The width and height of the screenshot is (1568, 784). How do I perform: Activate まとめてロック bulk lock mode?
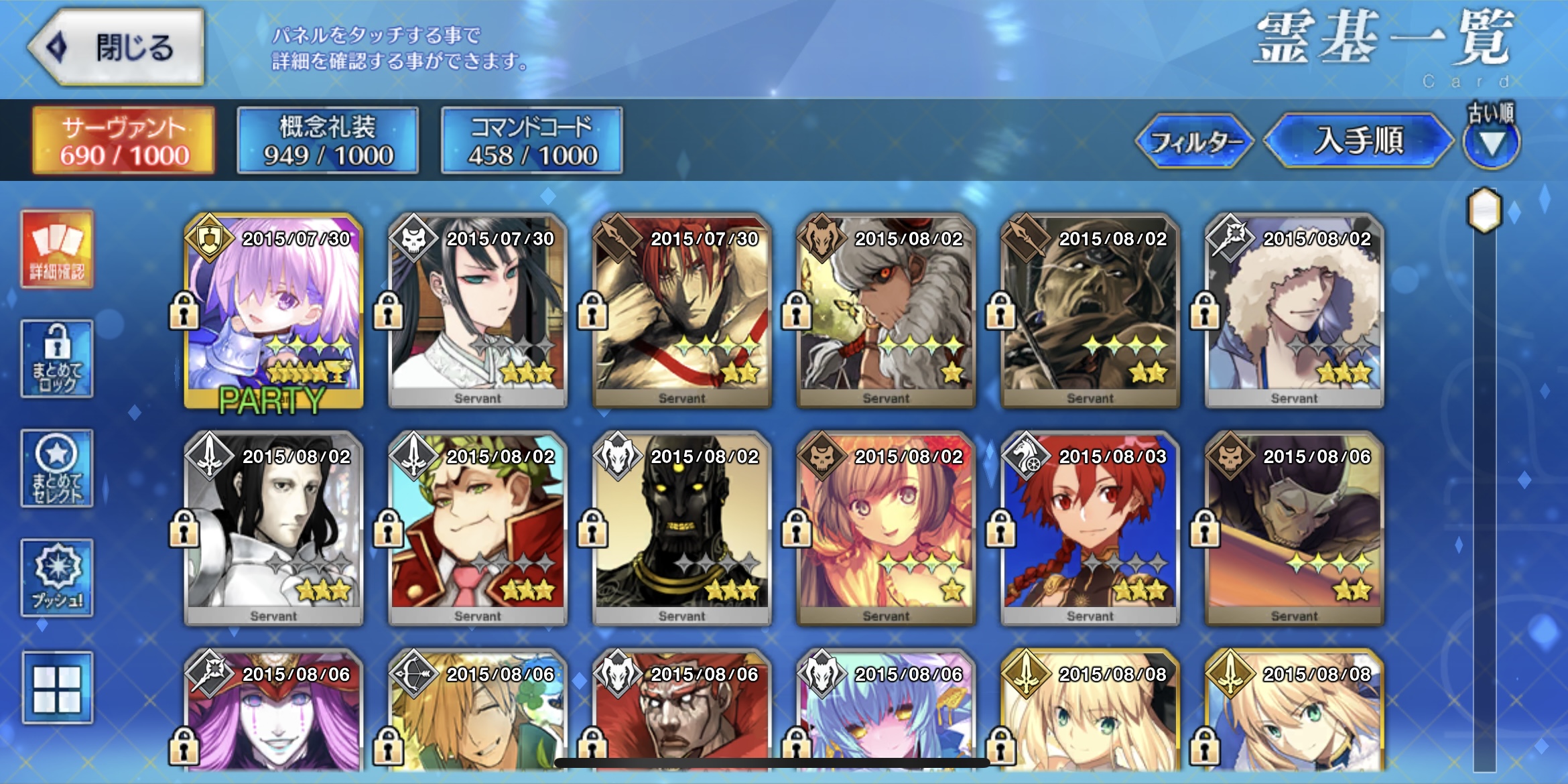tap(57, 358)
